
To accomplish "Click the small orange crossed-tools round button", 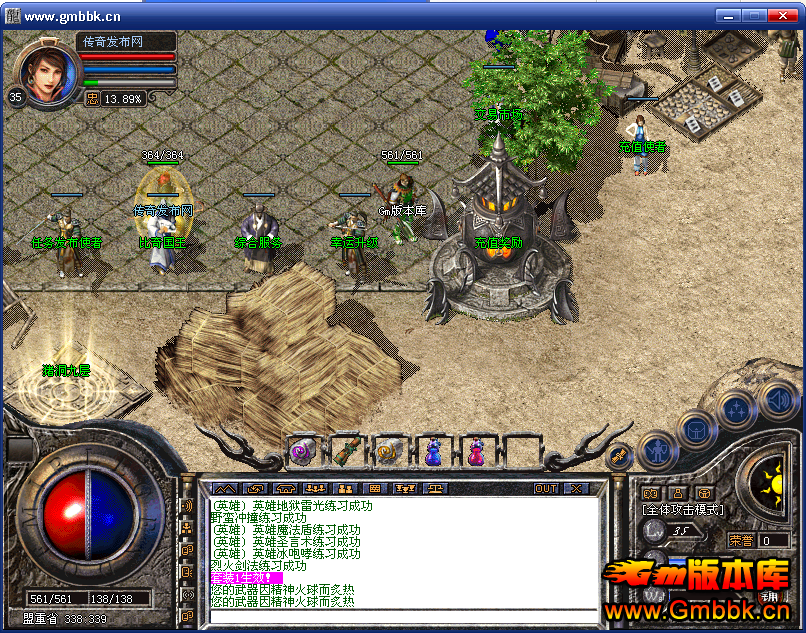I will pos(619,455).
